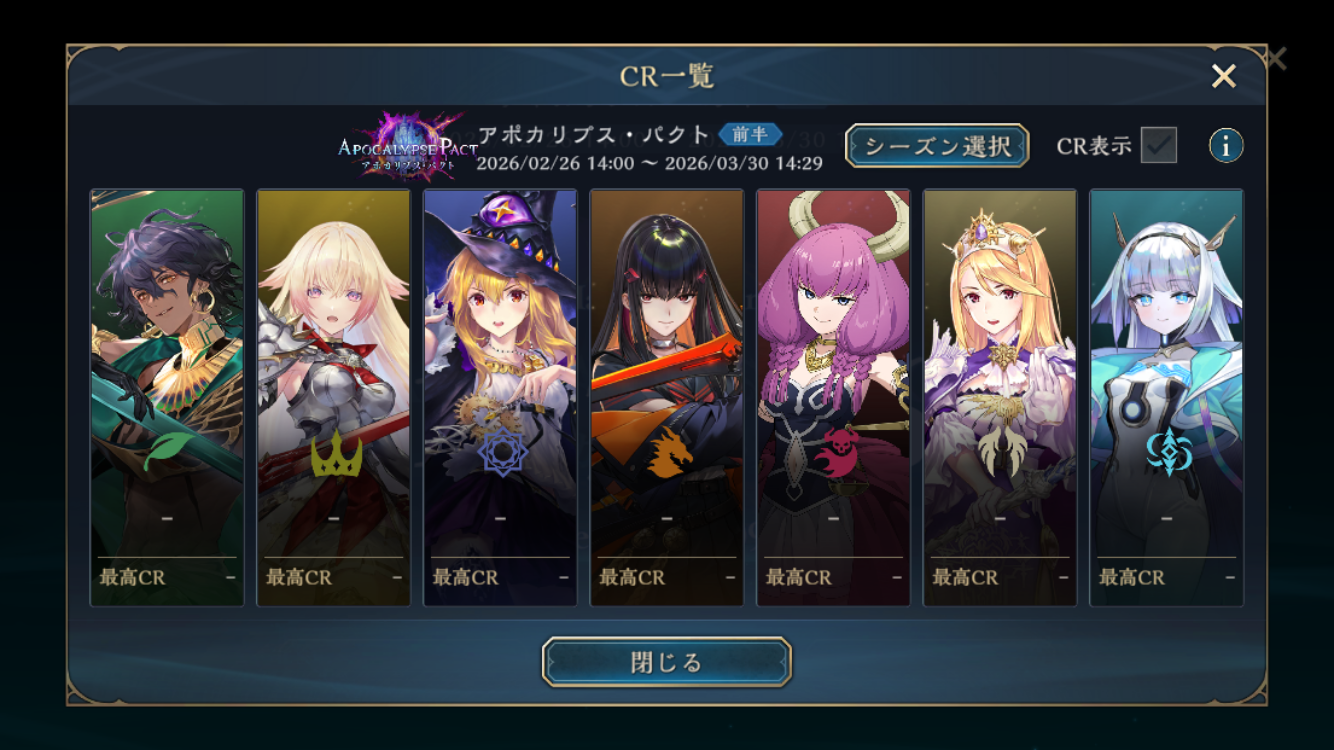Select the silver-haired android character card
The height and width of the screenshot is (750, 1334).
(1166, 397)
